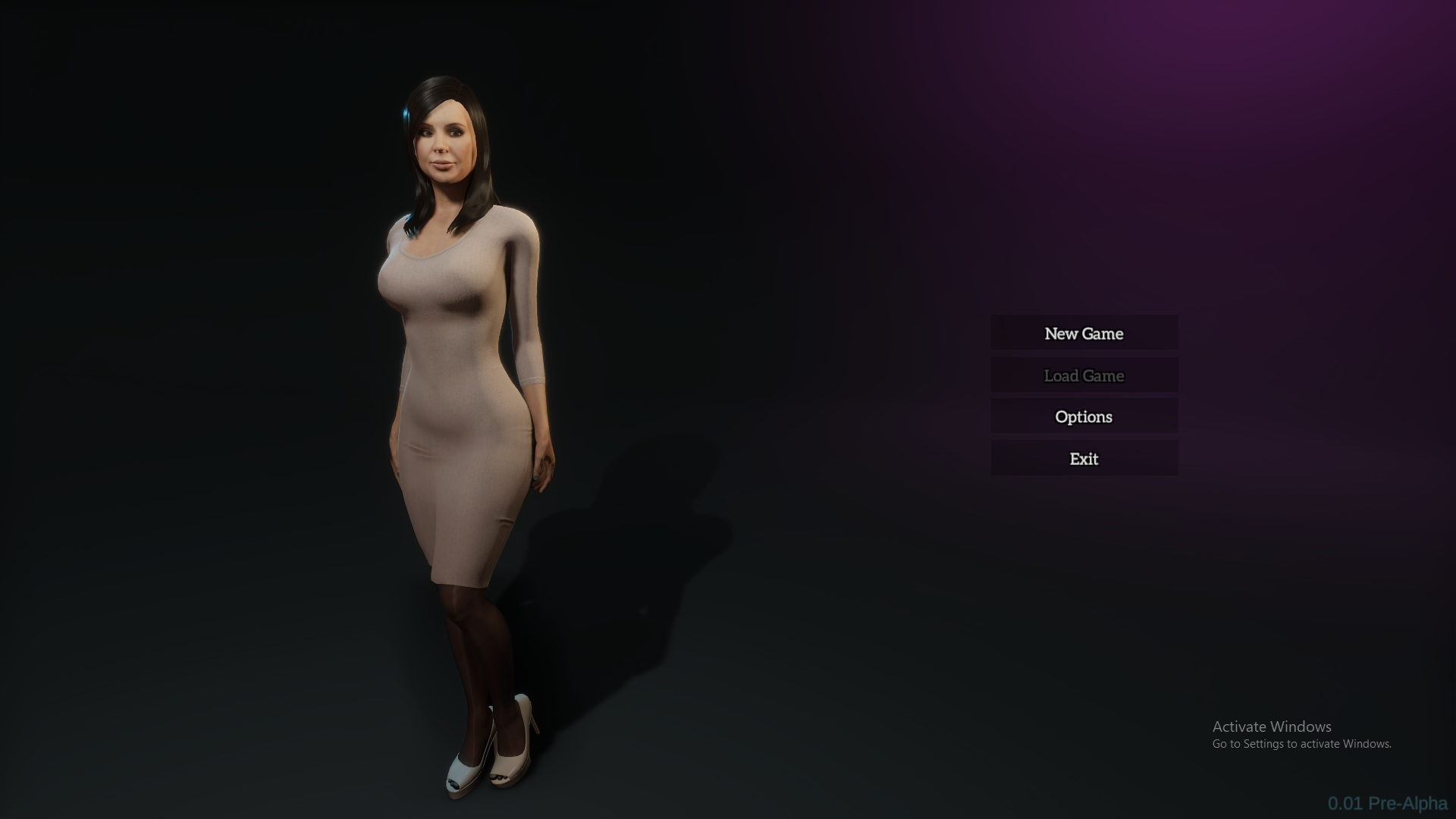Start a New Game
1456x819 pixels.
point(1084,334)
